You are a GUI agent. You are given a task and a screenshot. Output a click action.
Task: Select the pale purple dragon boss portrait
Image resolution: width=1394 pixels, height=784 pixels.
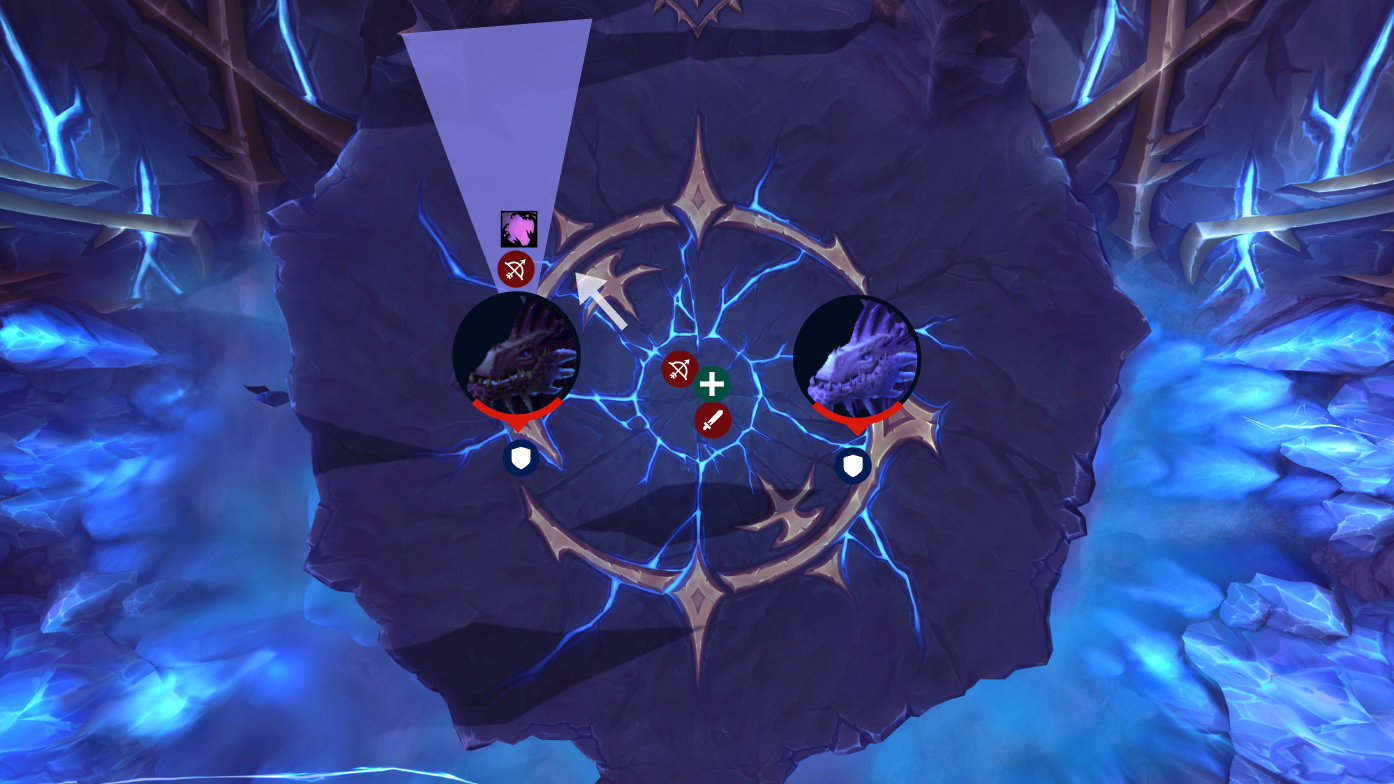click(856, 358)
